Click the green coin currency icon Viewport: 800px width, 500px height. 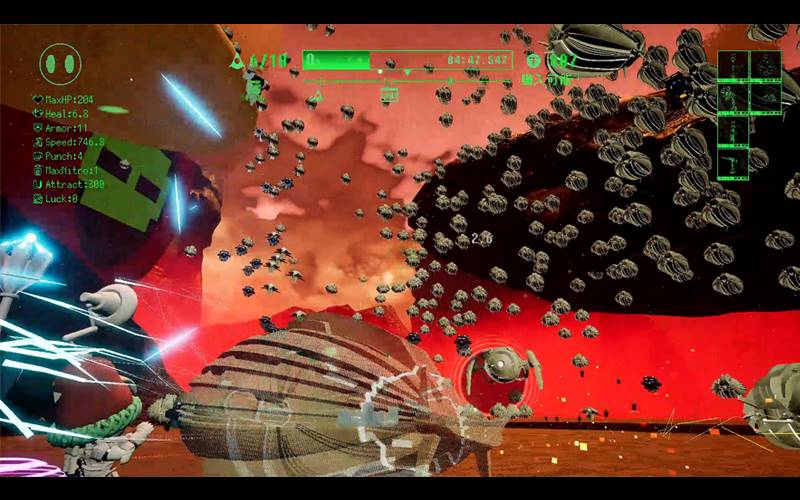tap(531, 61)
